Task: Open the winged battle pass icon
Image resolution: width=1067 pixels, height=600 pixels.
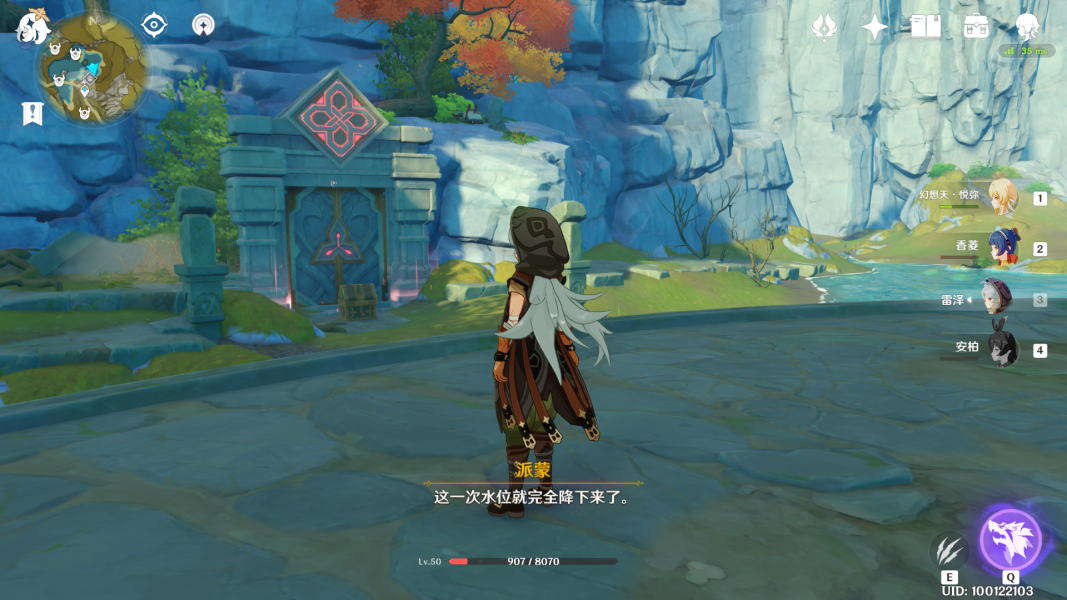Action: (x=824, y=27)
